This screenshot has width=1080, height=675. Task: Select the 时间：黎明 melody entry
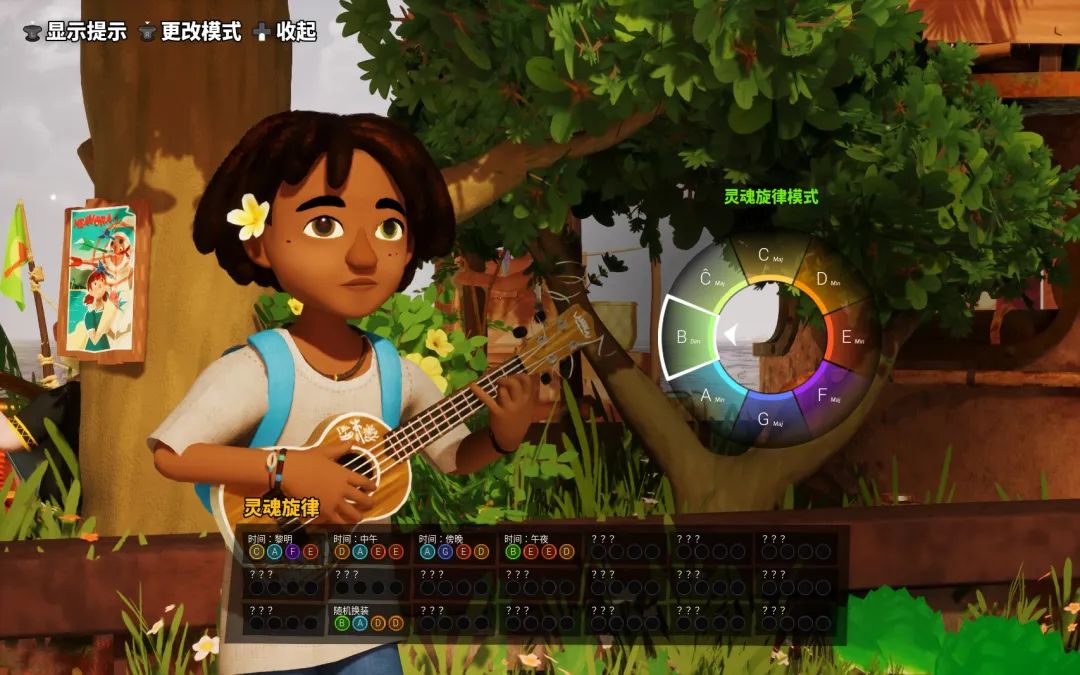click(x=285, y=546)
